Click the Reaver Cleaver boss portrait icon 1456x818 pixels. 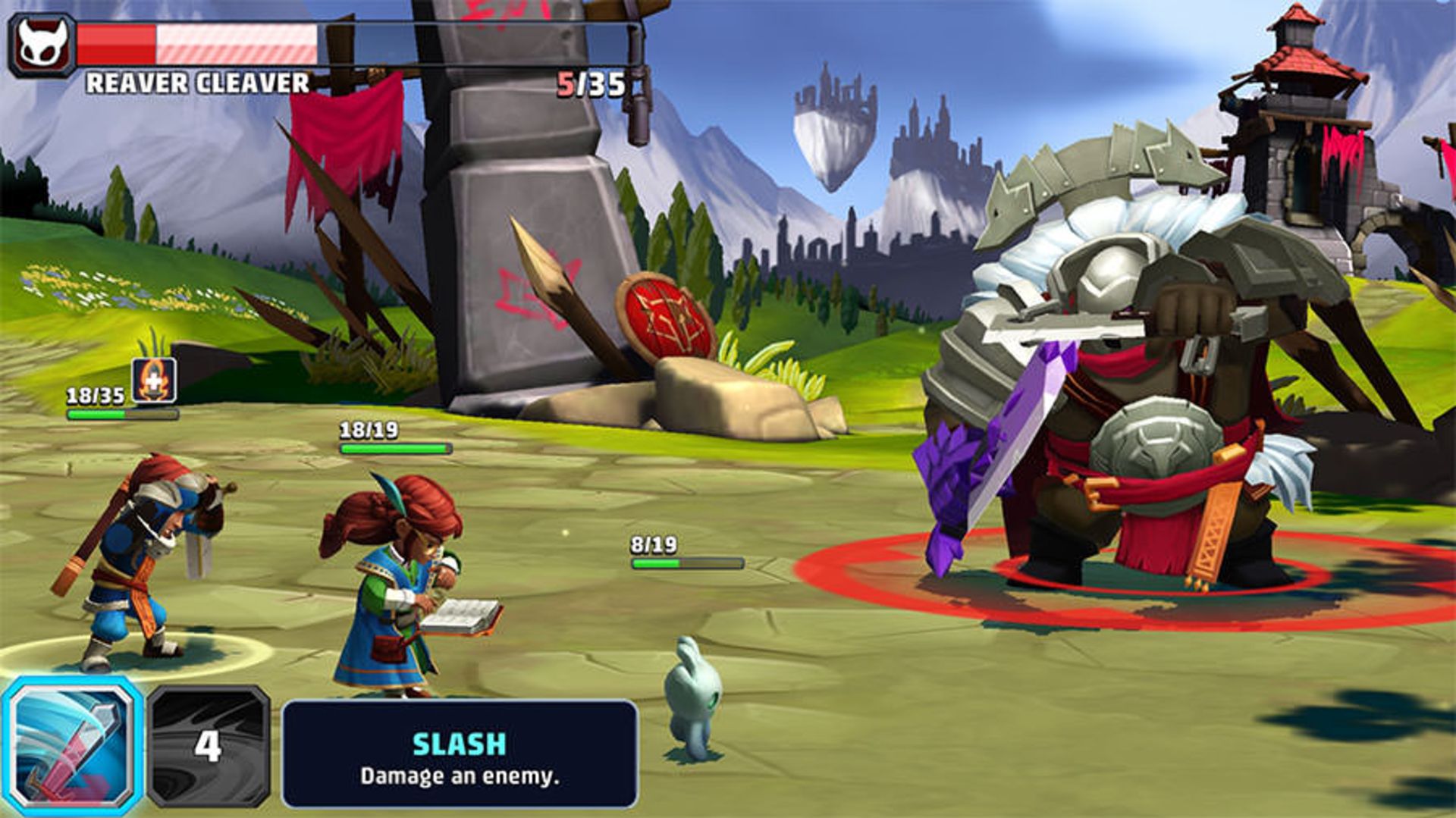click(x=42, y=45)
